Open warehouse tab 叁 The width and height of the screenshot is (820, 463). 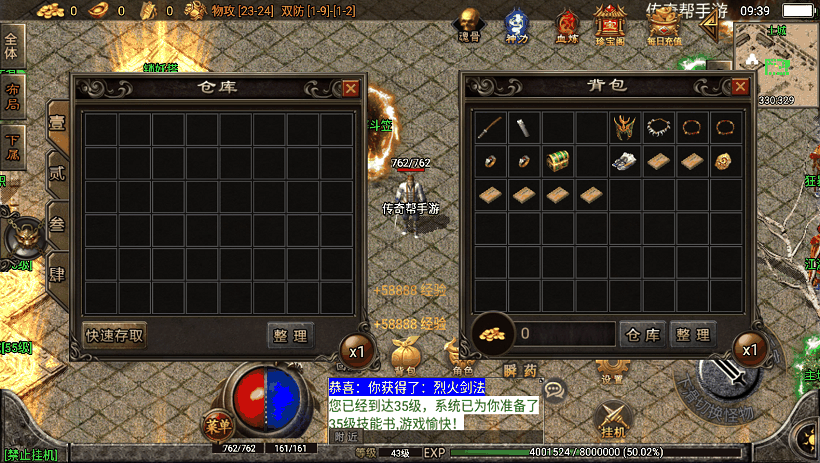coord(58,222)
